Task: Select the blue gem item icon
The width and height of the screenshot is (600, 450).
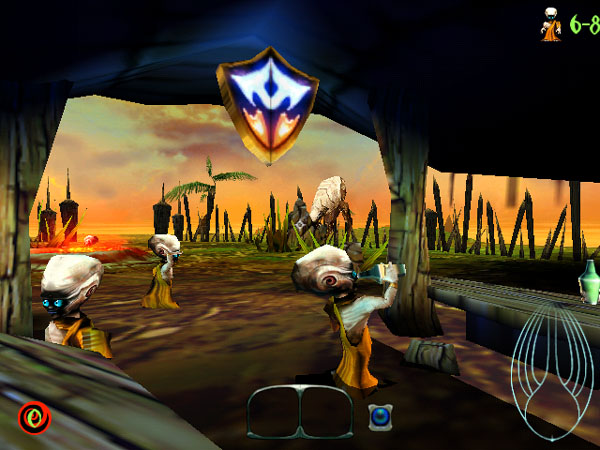Action: click(380, 417)
